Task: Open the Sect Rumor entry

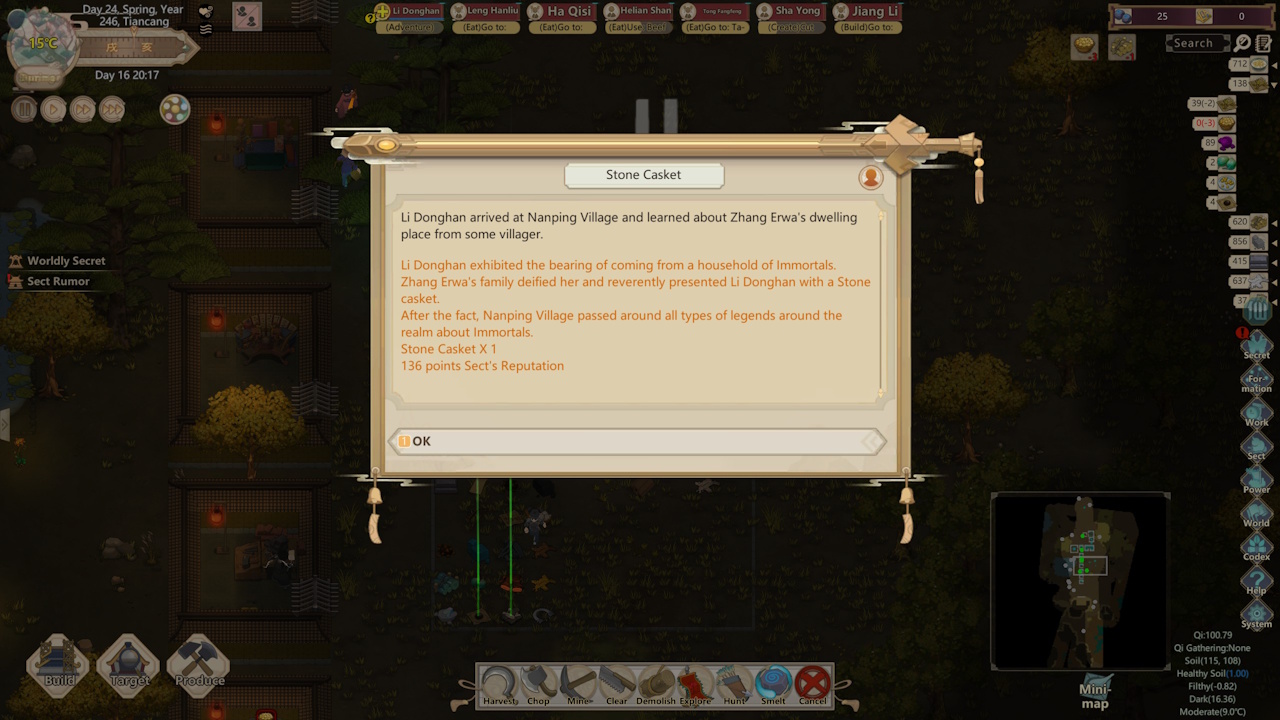Action: 58,281
